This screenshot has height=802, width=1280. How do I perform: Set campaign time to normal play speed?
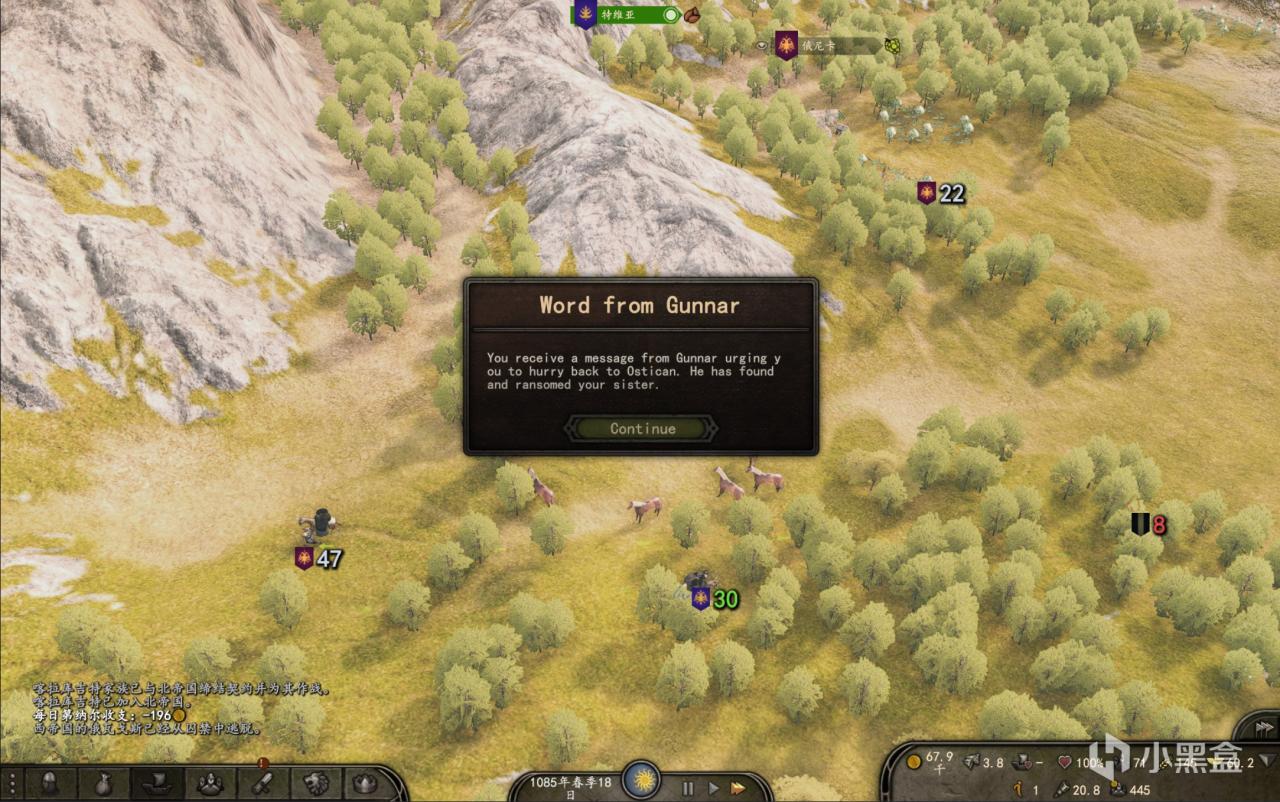[x=712, y=787]
